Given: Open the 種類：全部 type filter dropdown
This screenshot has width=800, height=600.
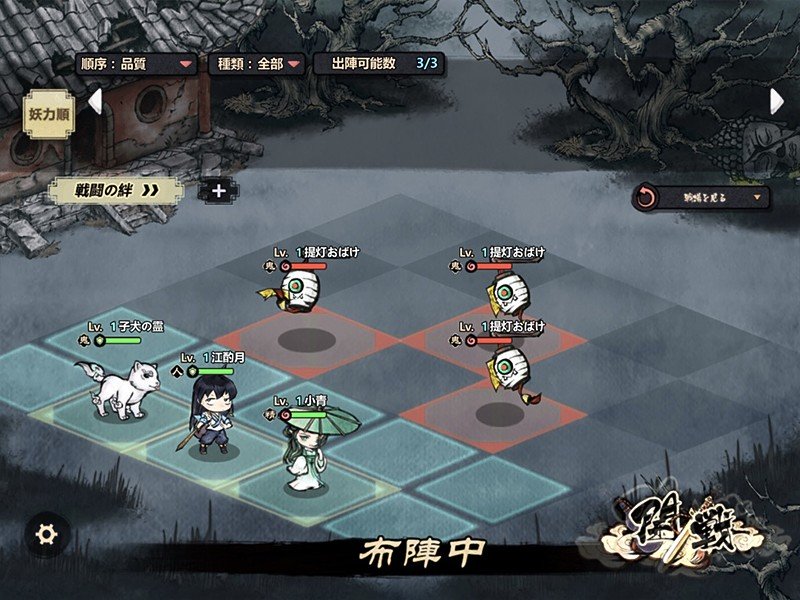Looking at the screenshot, I should pos(256,64).
